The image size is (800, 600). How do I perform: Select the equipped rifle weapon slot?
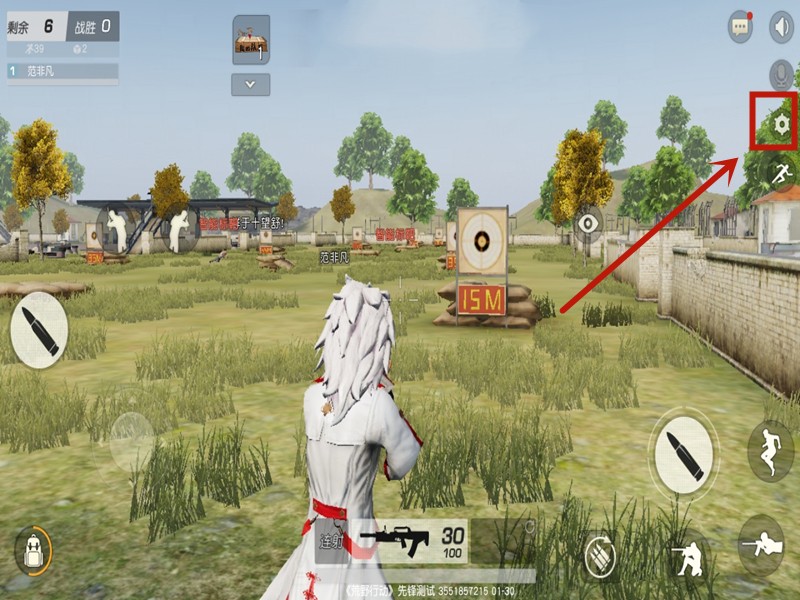[x=410, y=542]
